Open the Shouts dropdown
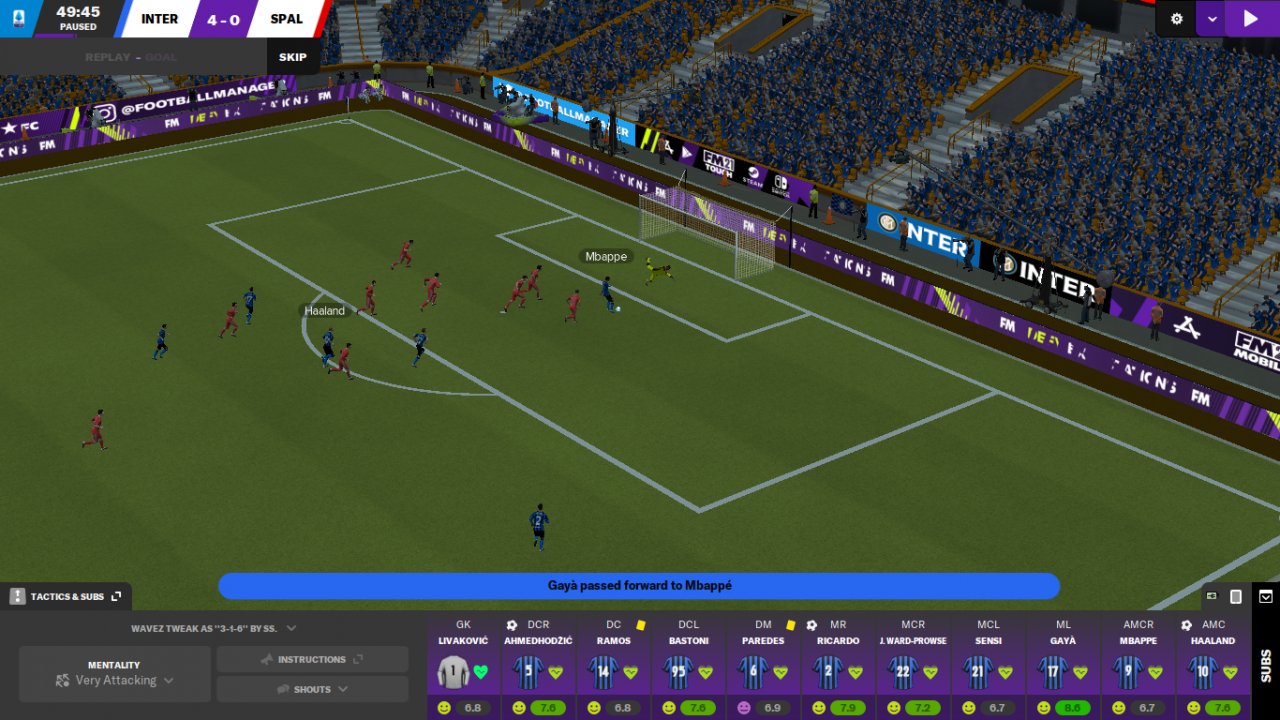1280x720 pixels. pos(312,689)
